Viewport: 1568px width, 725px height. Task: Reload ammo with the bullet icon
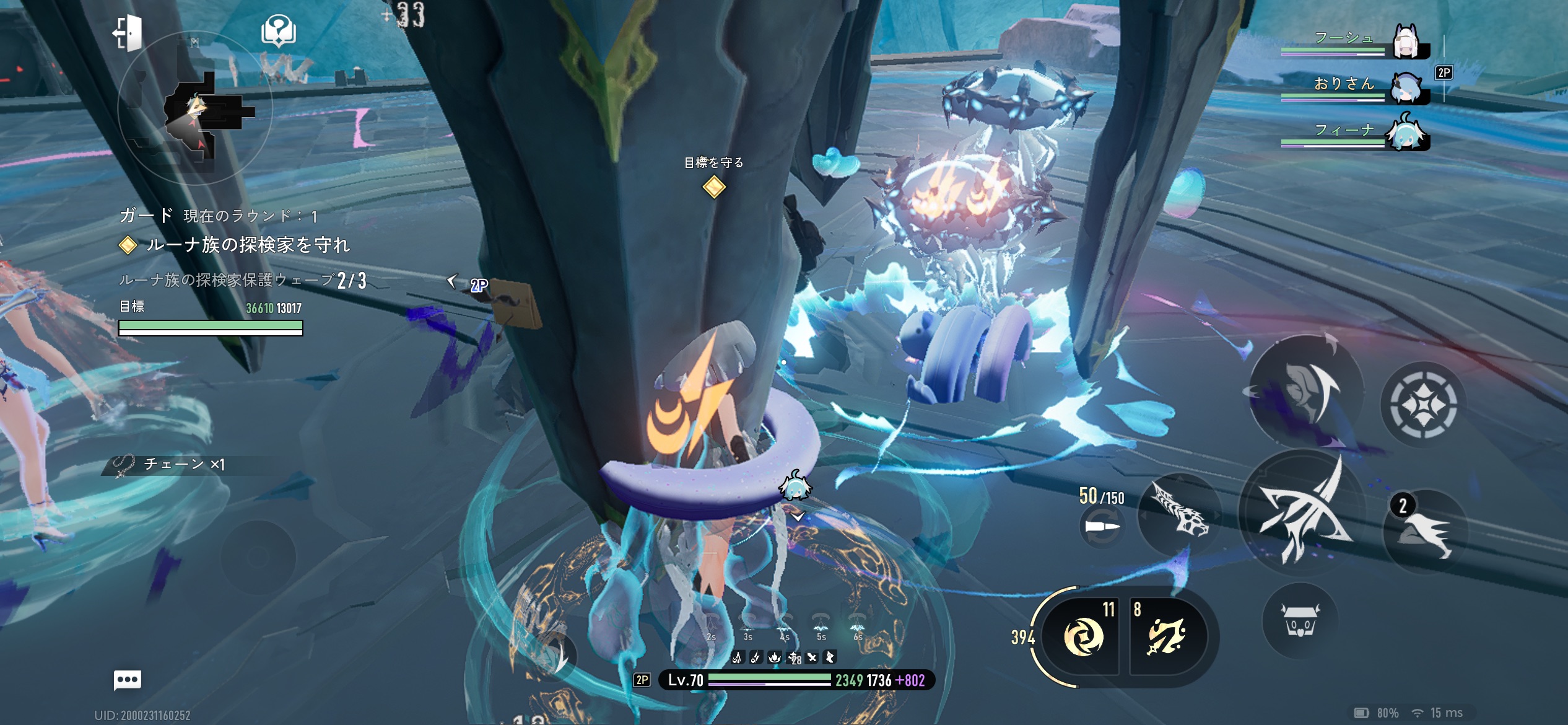[x=1102, y=528]
